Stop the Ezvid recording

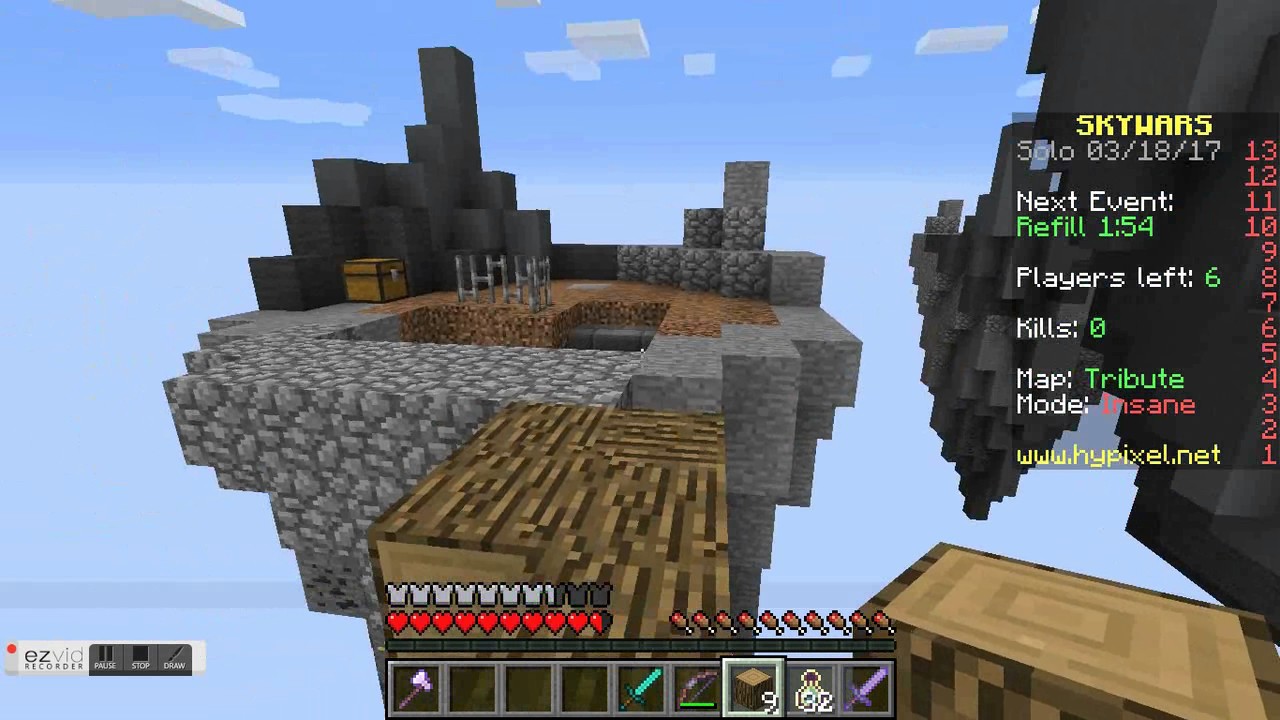click(x=140, y=658)
